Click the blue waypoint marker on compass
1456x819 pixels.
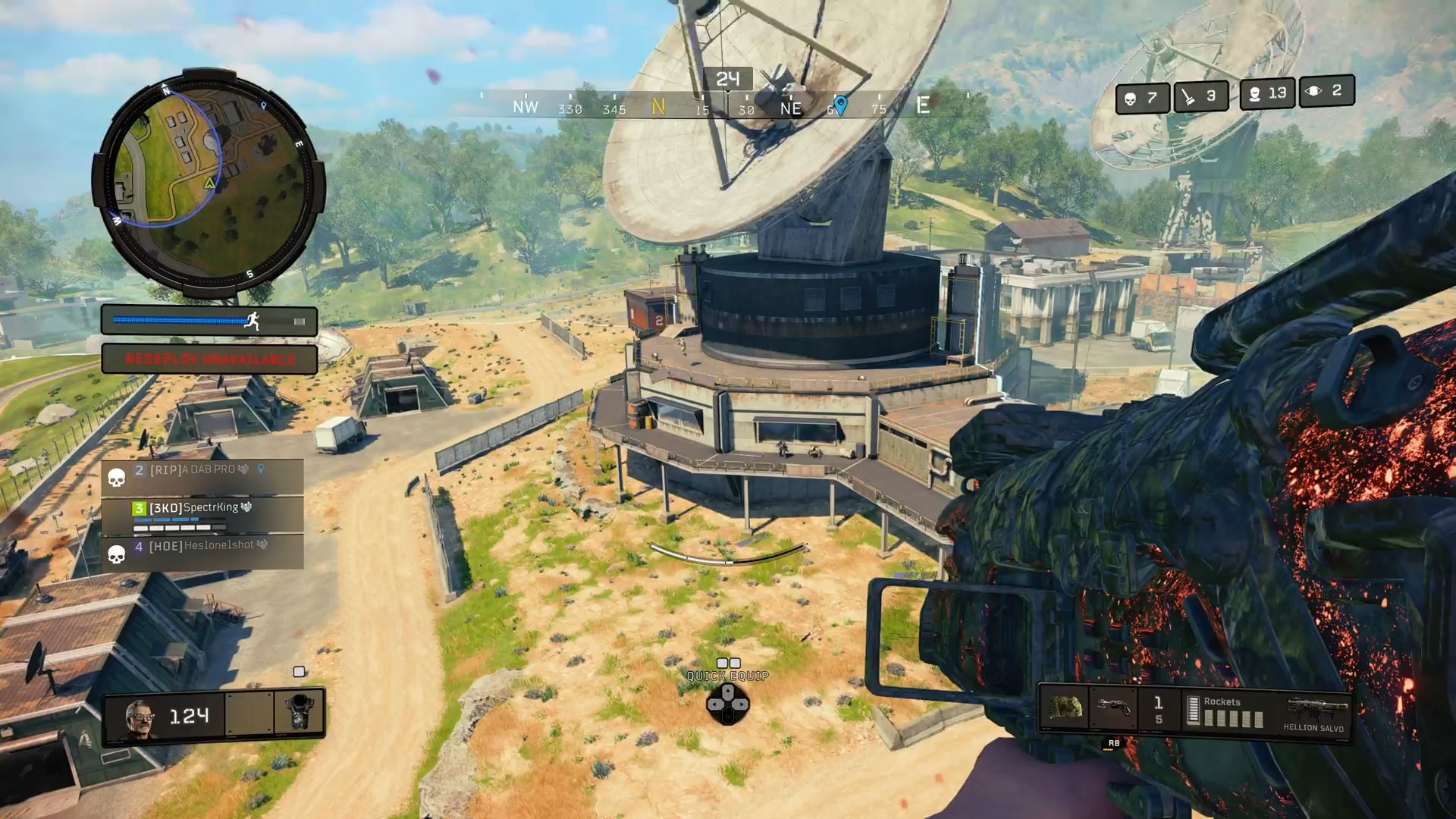pos(839,104)
